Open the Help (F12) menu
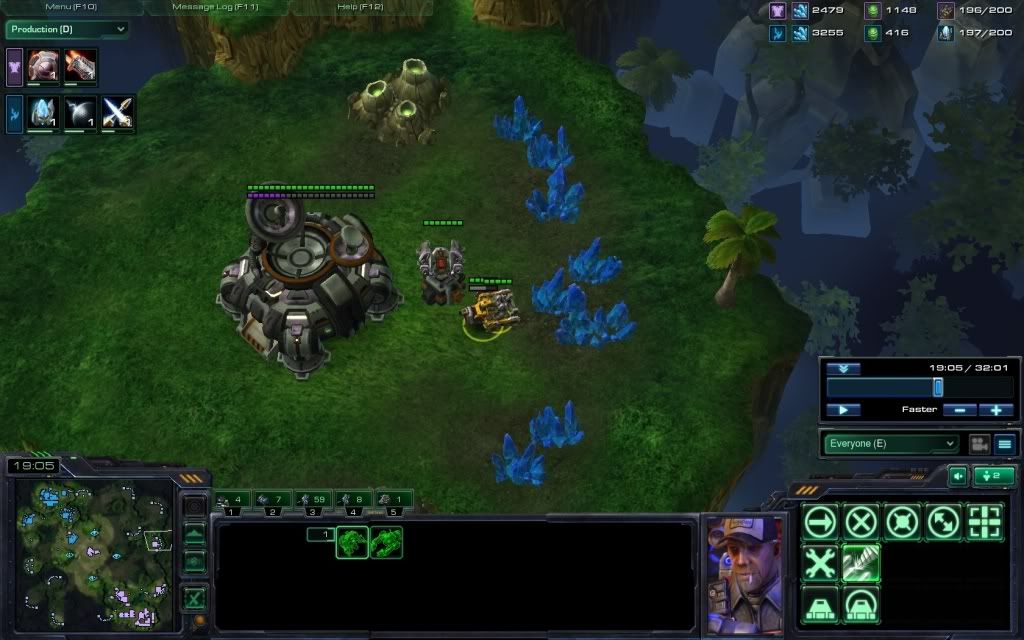Viewport: 1024px width, 640px height. click(x=360, y=7)
